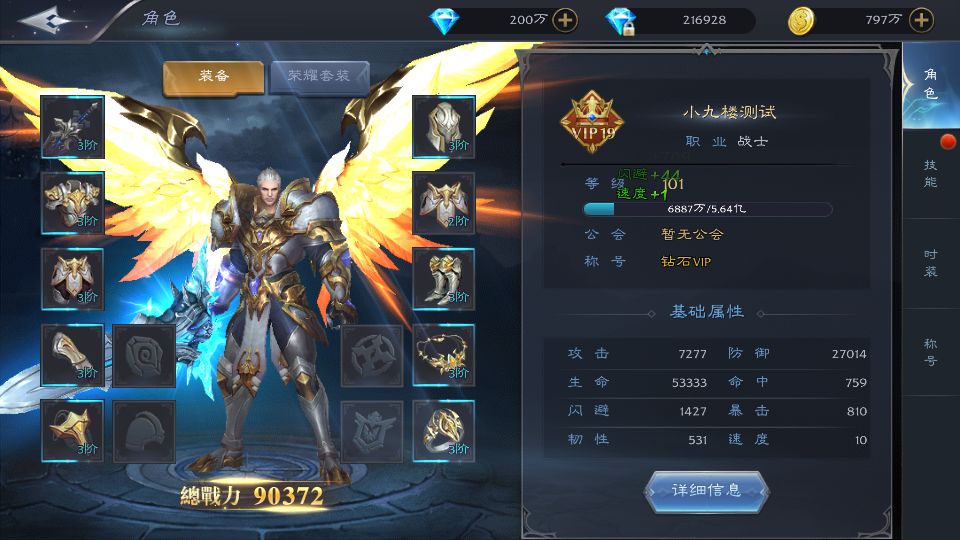
Task: Select the equipped helmet slot
Action: 443,126
